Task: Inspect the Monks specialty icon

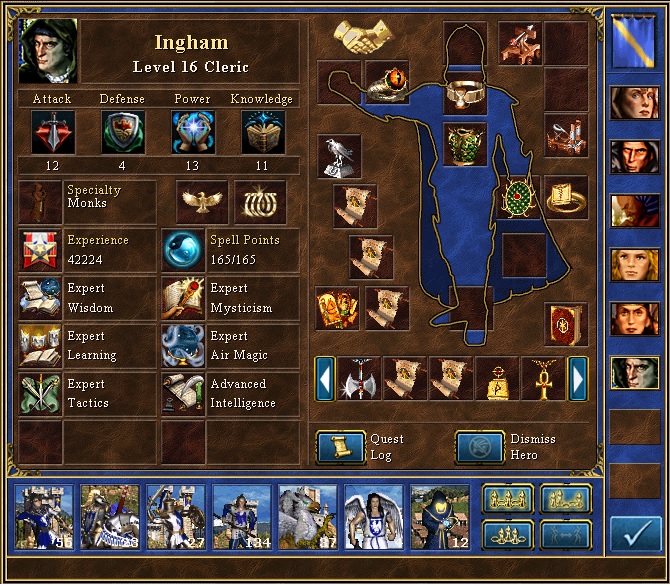Action: click(40, 200)
